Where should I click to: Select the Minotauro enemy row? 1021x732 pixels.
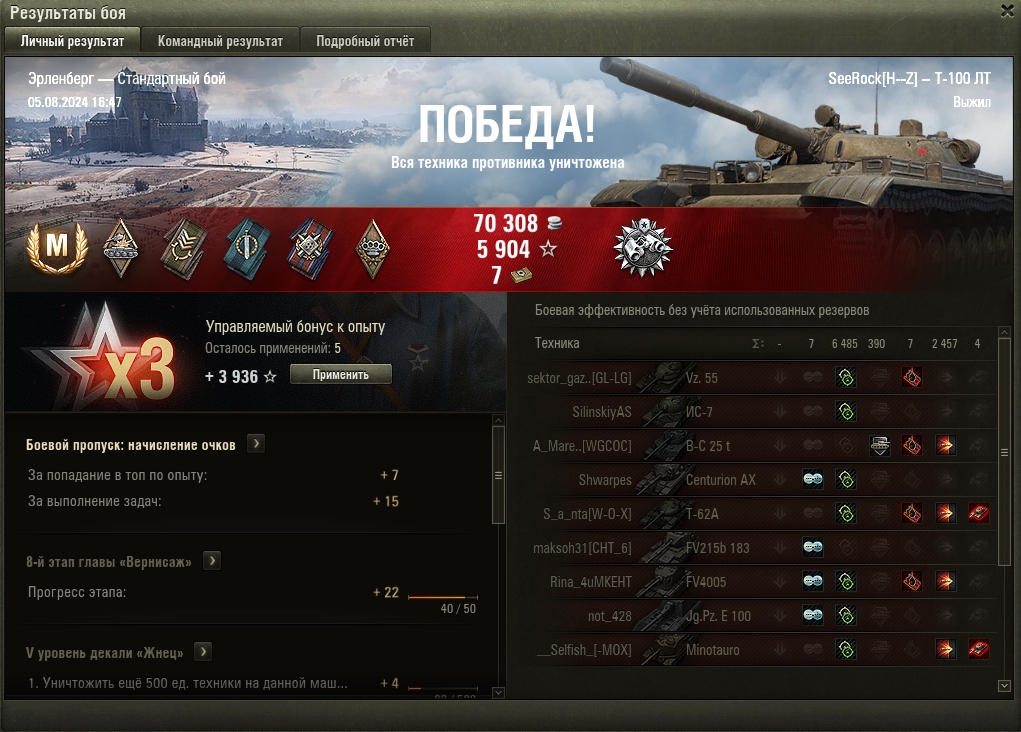point(712,650)
